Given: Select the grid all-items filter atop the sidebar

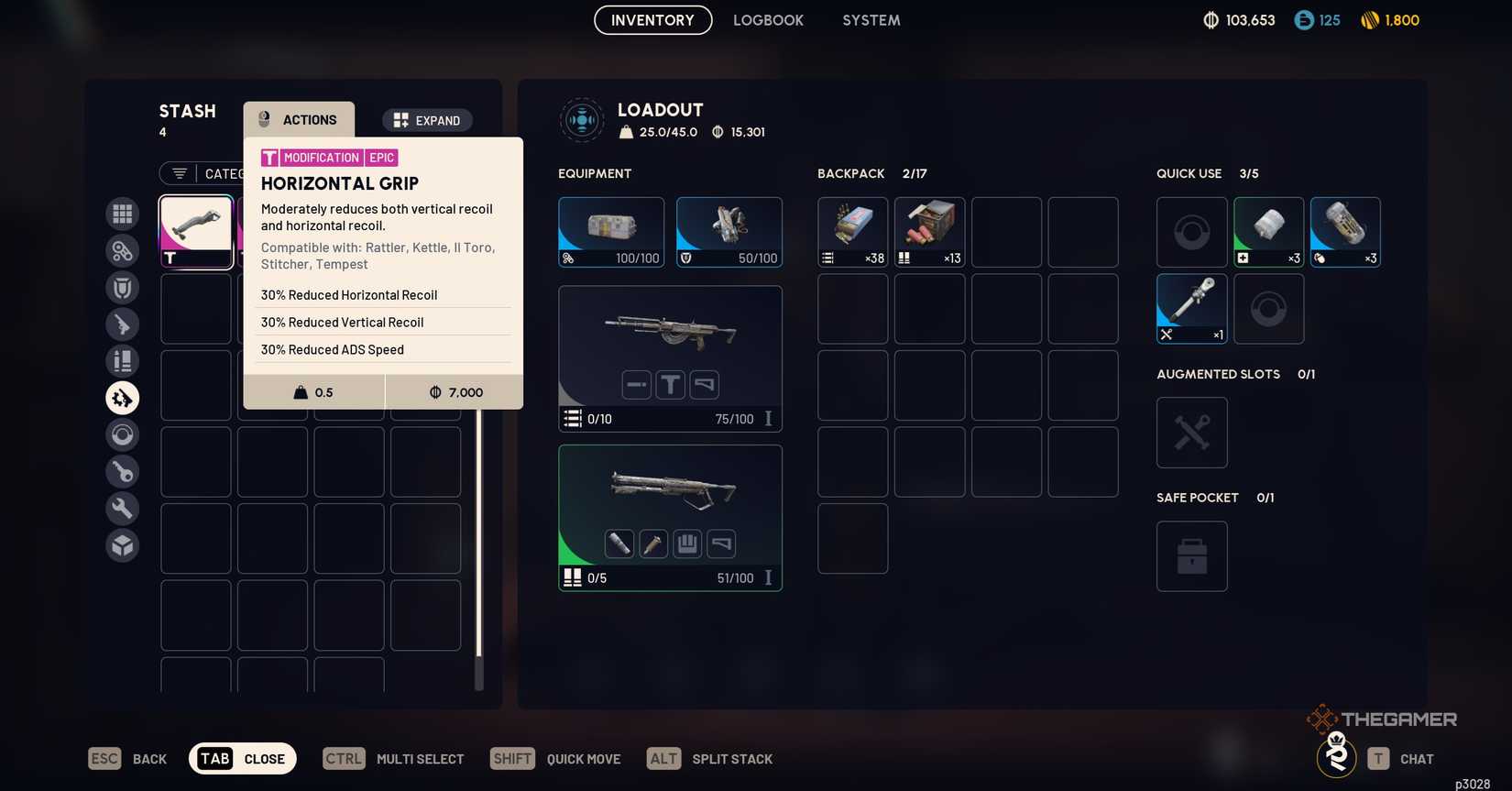Looking at the screenshot, I should (122, 214).
